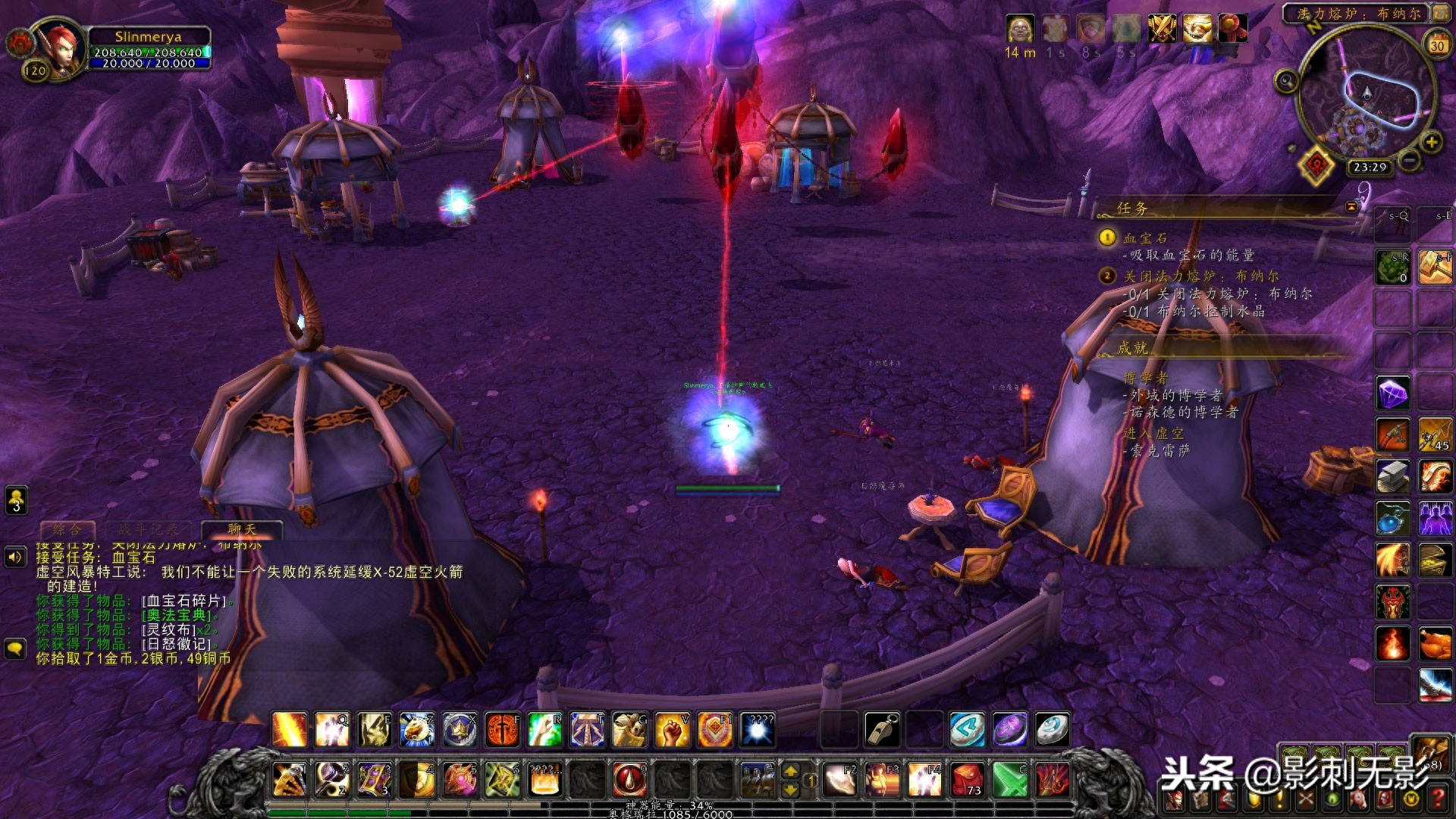Switch to the 聊天 chat tab
Screen dimensions: 1456x819
[242, 529]
